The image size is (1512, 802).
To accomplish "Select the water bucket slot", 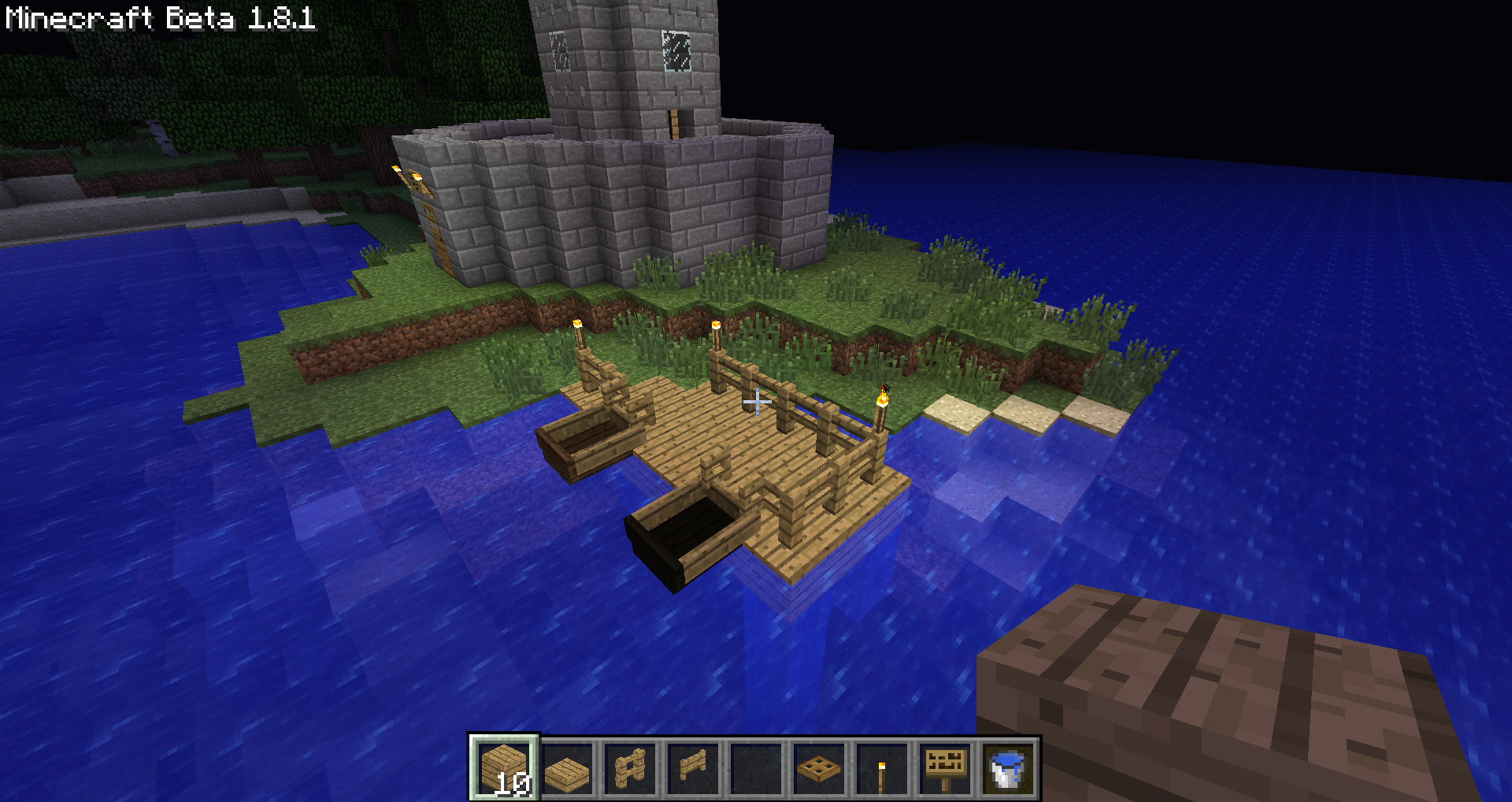I will pos(1008,768).
